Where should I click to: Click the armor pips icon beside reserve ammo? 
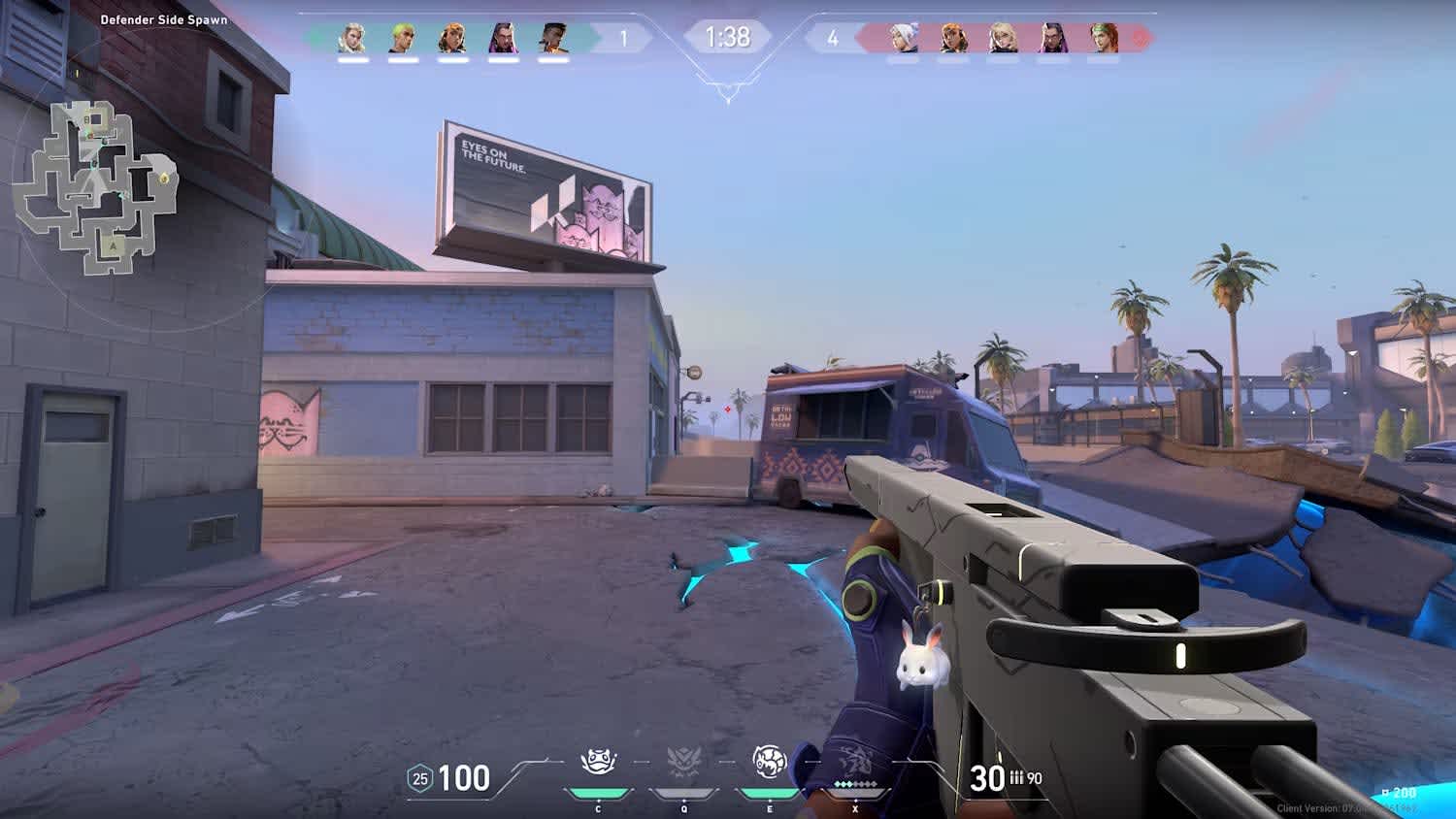coord(1016,776)
